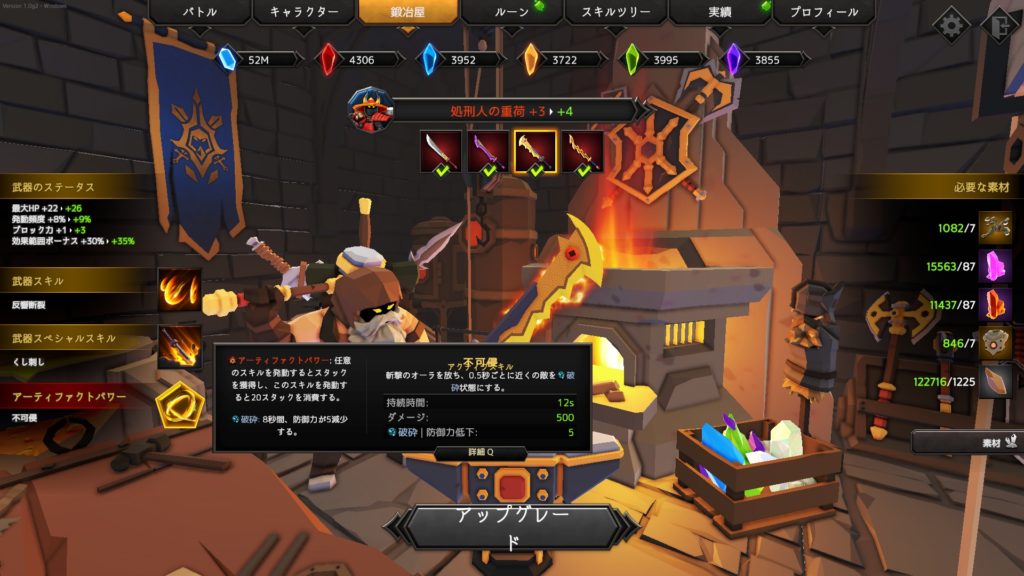1024x576 pixels.
Task: Click the red-hatted character portrait
Action: click(370, 108)
